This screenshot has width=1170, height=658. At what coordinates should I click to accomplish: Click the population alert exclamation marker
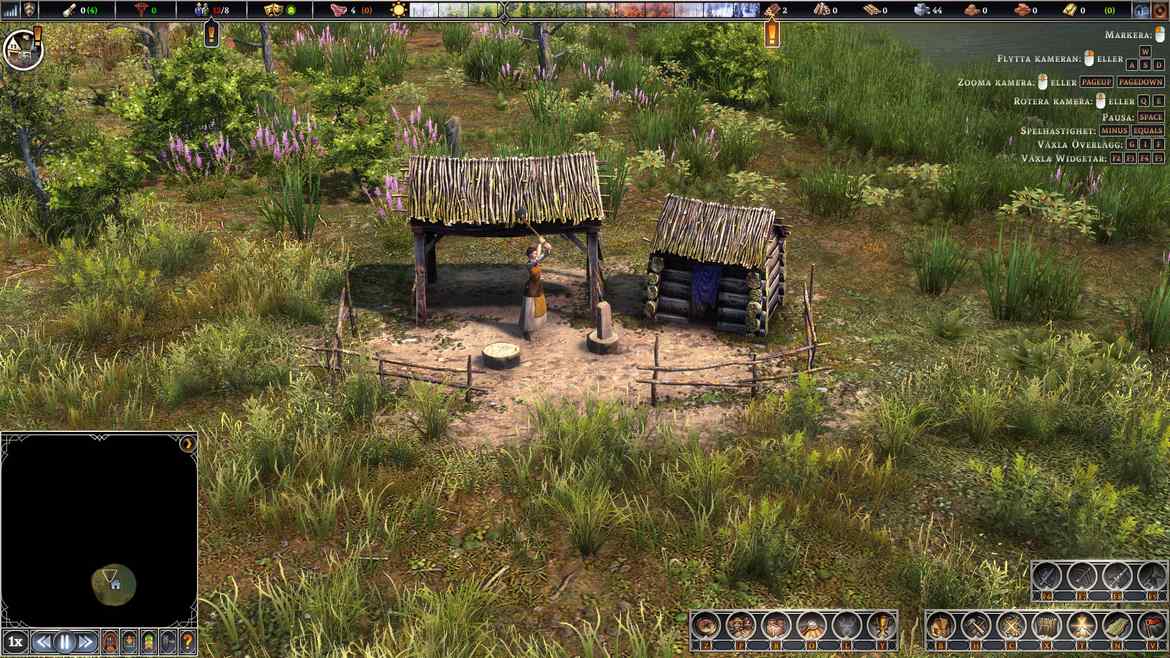click(211, 34)
